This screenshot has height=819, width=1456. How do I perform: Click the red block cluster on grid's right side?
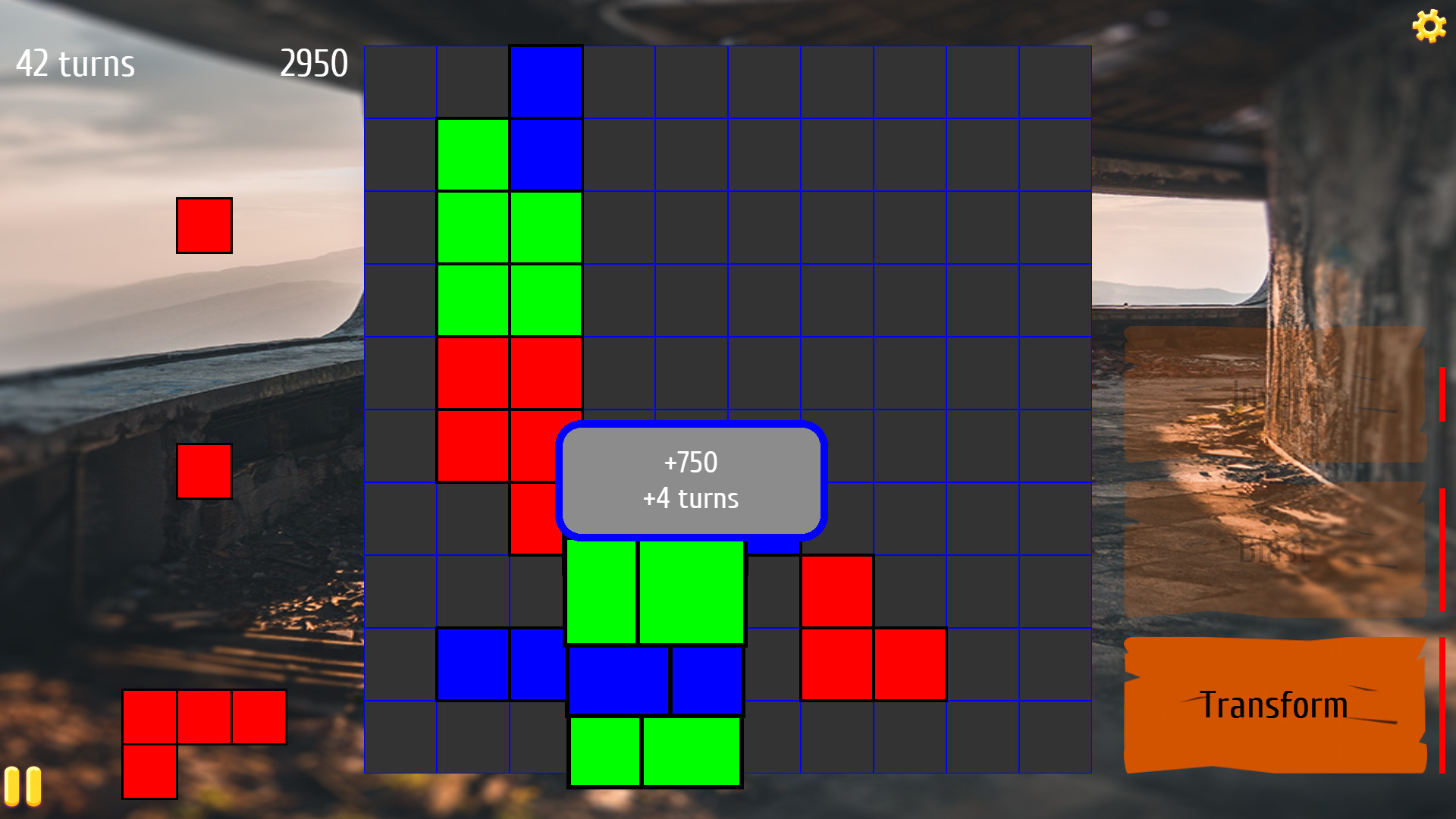[x=874, y=628]
